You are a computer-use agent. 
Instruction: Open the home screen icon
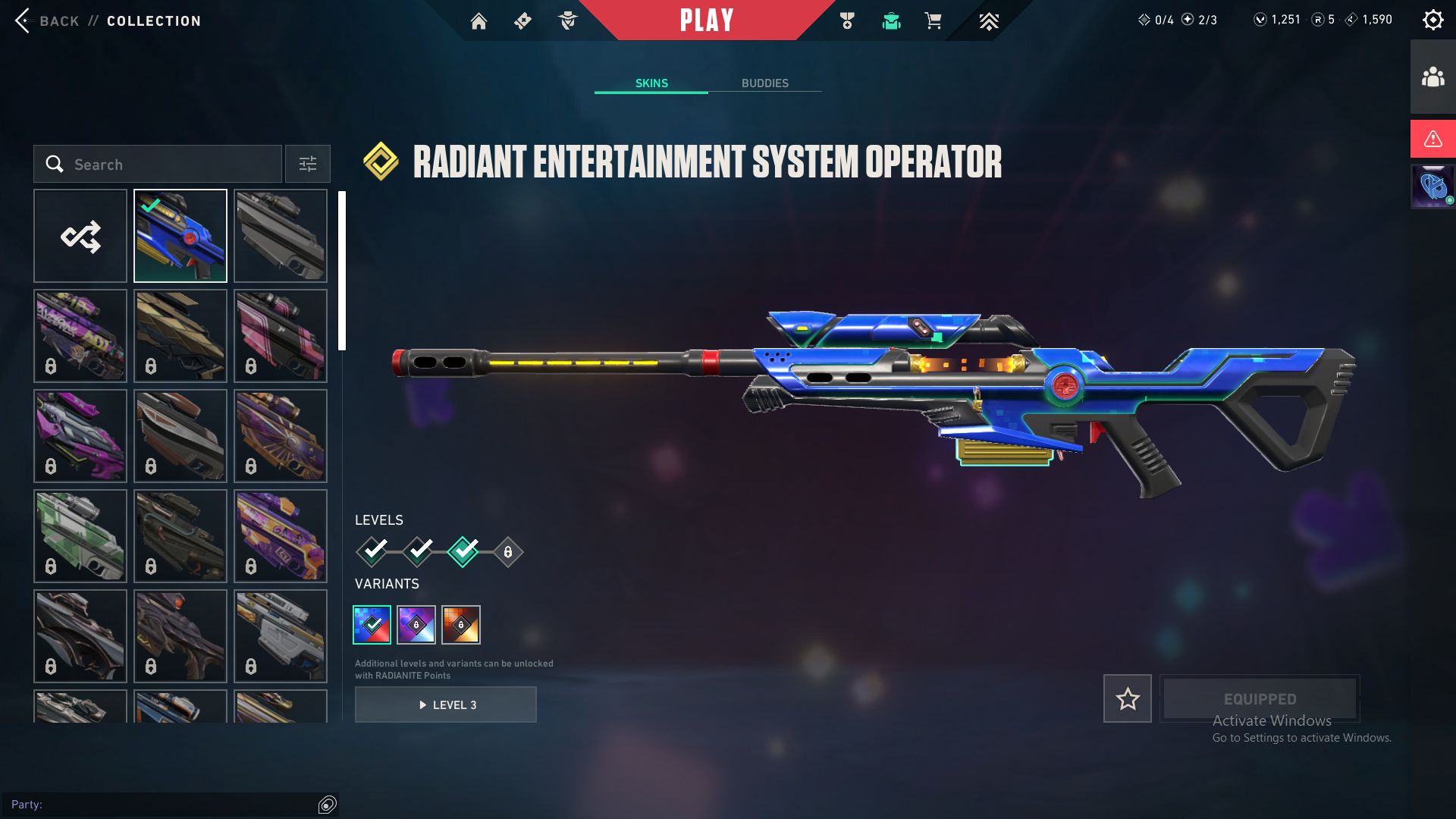479,21
